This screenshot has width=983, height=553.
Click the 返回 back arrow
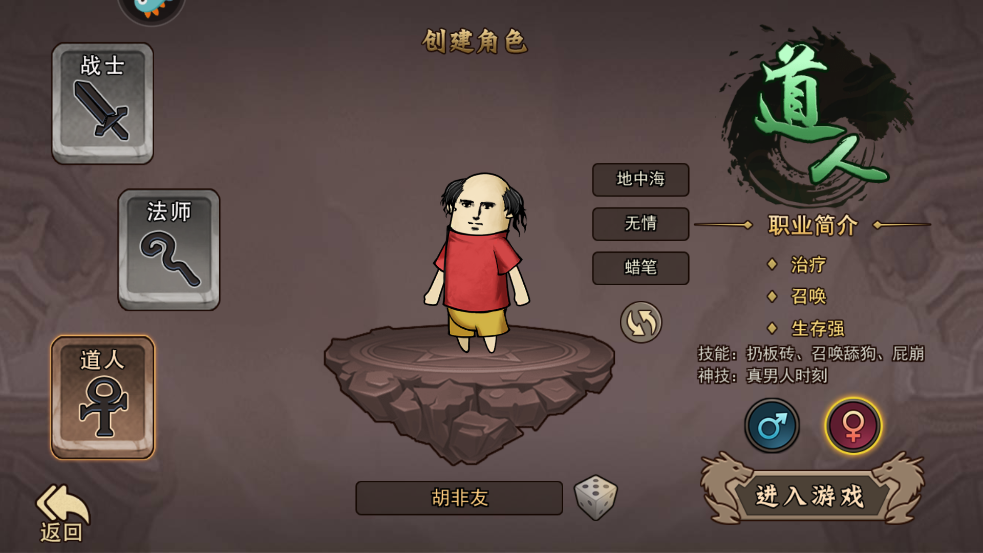coord(62,511)
